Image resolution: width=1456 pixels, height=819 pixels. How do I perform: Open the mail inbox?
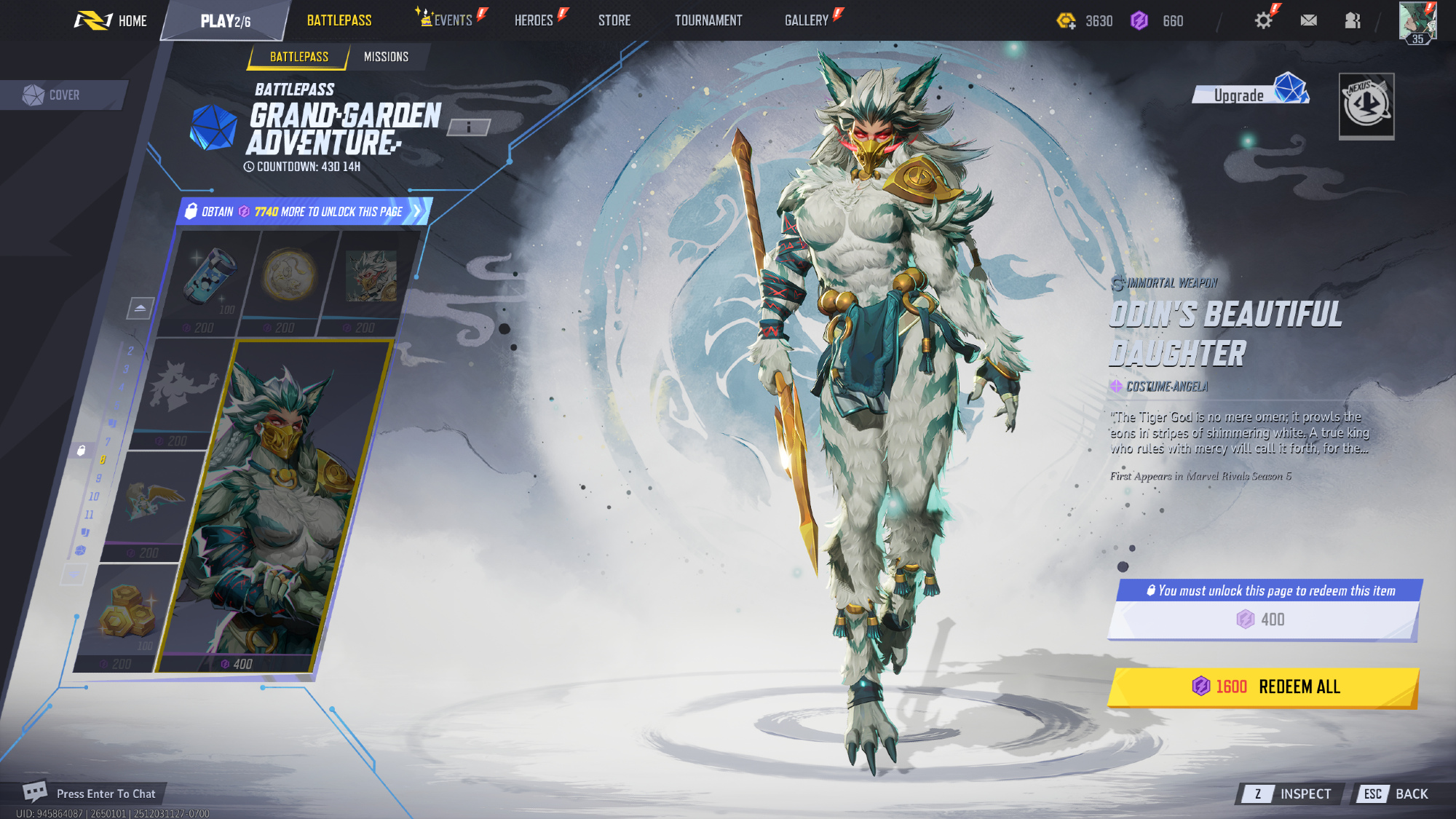(x=1308, y=20)
